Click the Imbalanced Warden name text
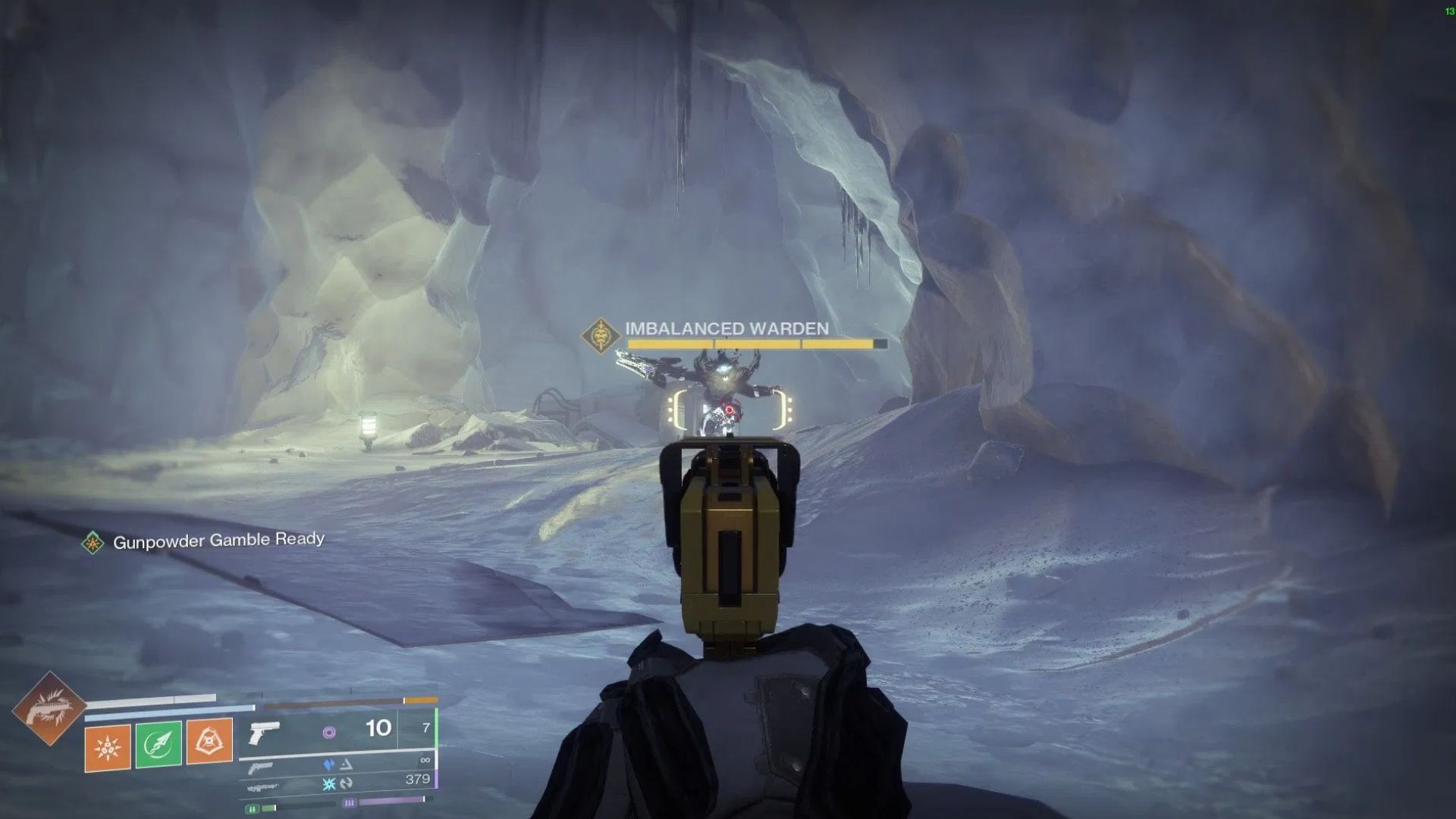Image resolution: width=1456 pixels, height=819 pixels. (x=724, y=328)
